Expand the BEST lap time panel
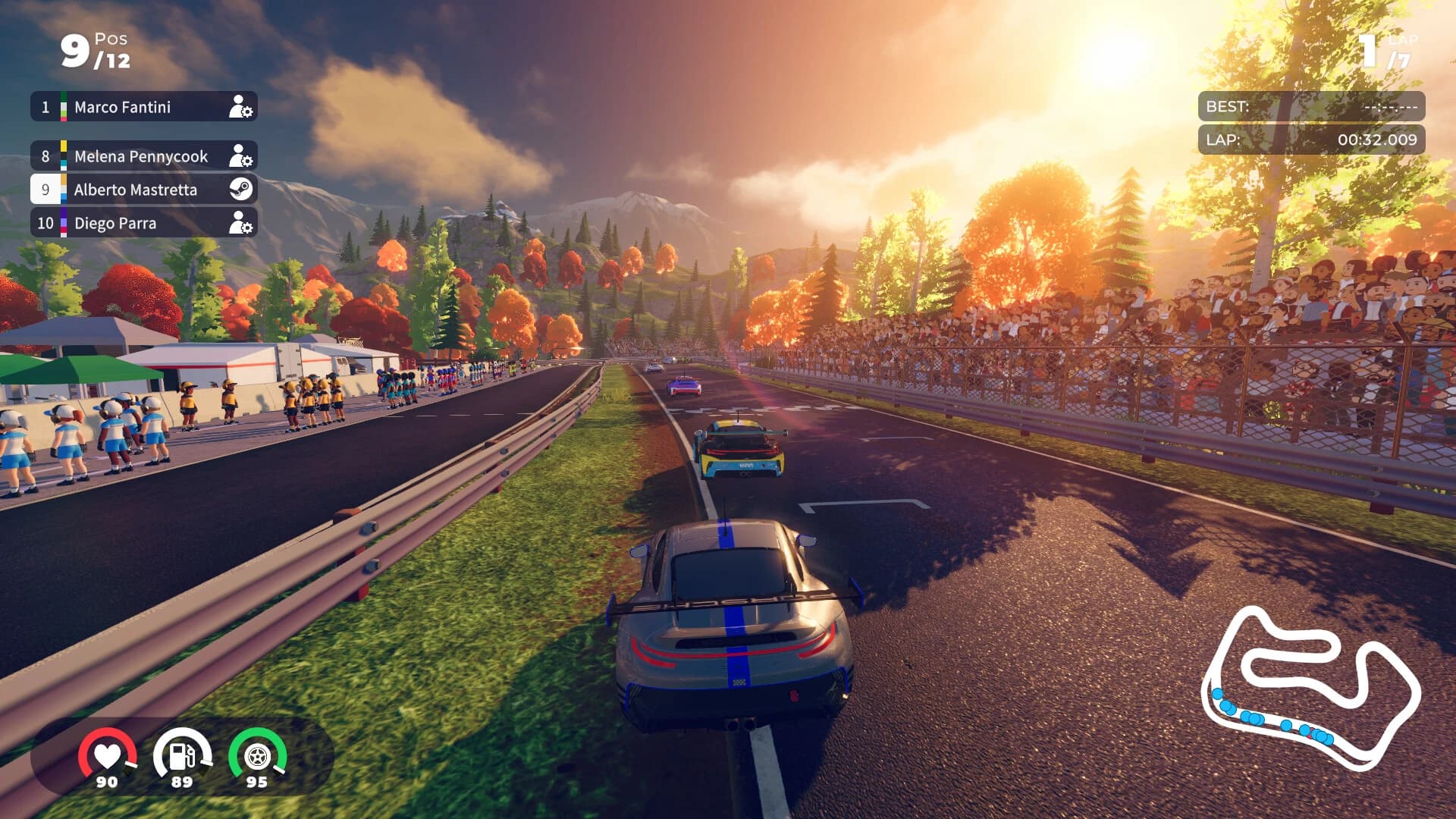 [x=1310, y=107]
